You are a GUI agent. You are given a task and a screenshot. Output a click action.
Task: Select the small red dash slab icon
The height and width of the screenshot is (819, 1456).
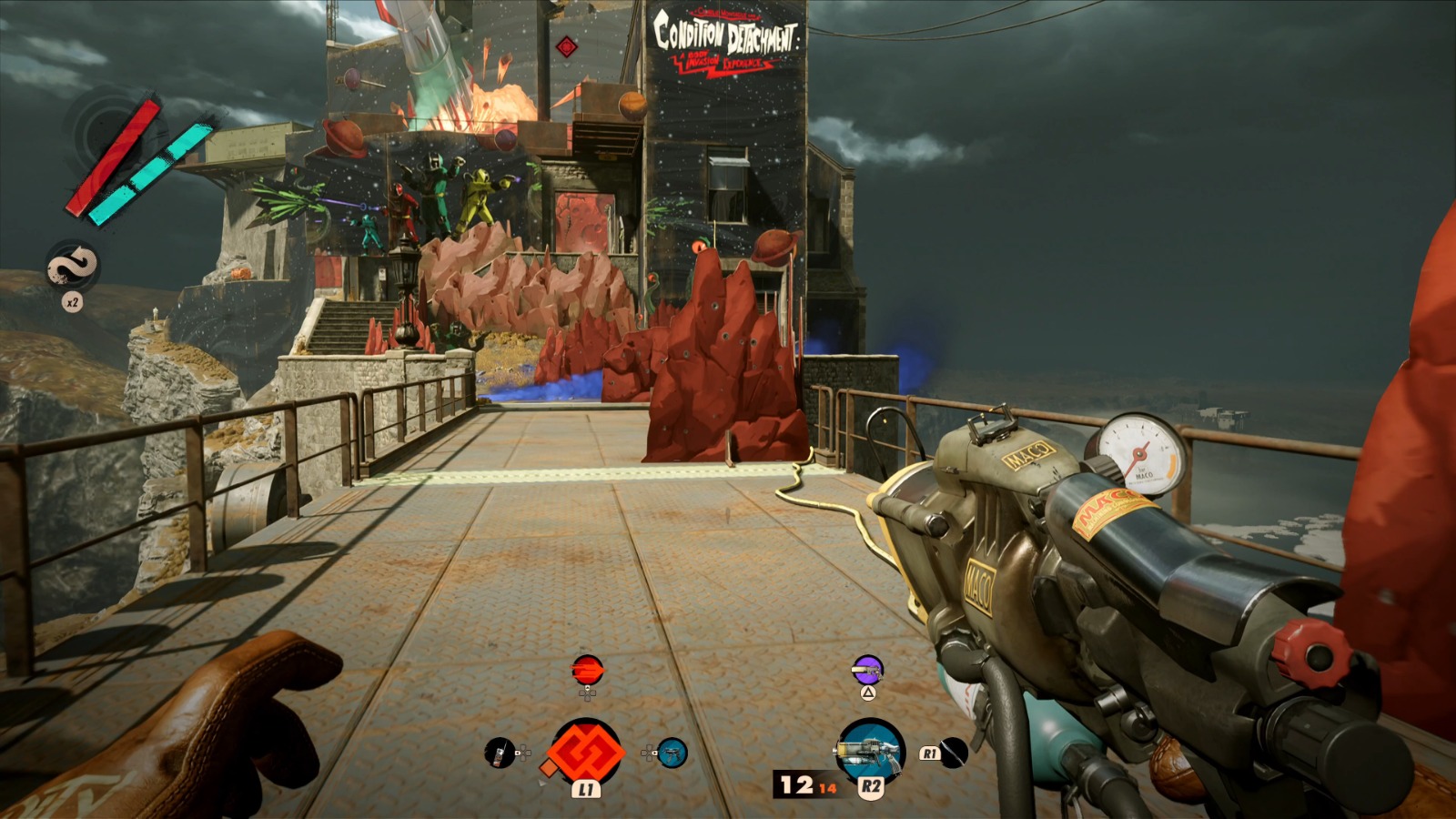click(x=587, y=671)
